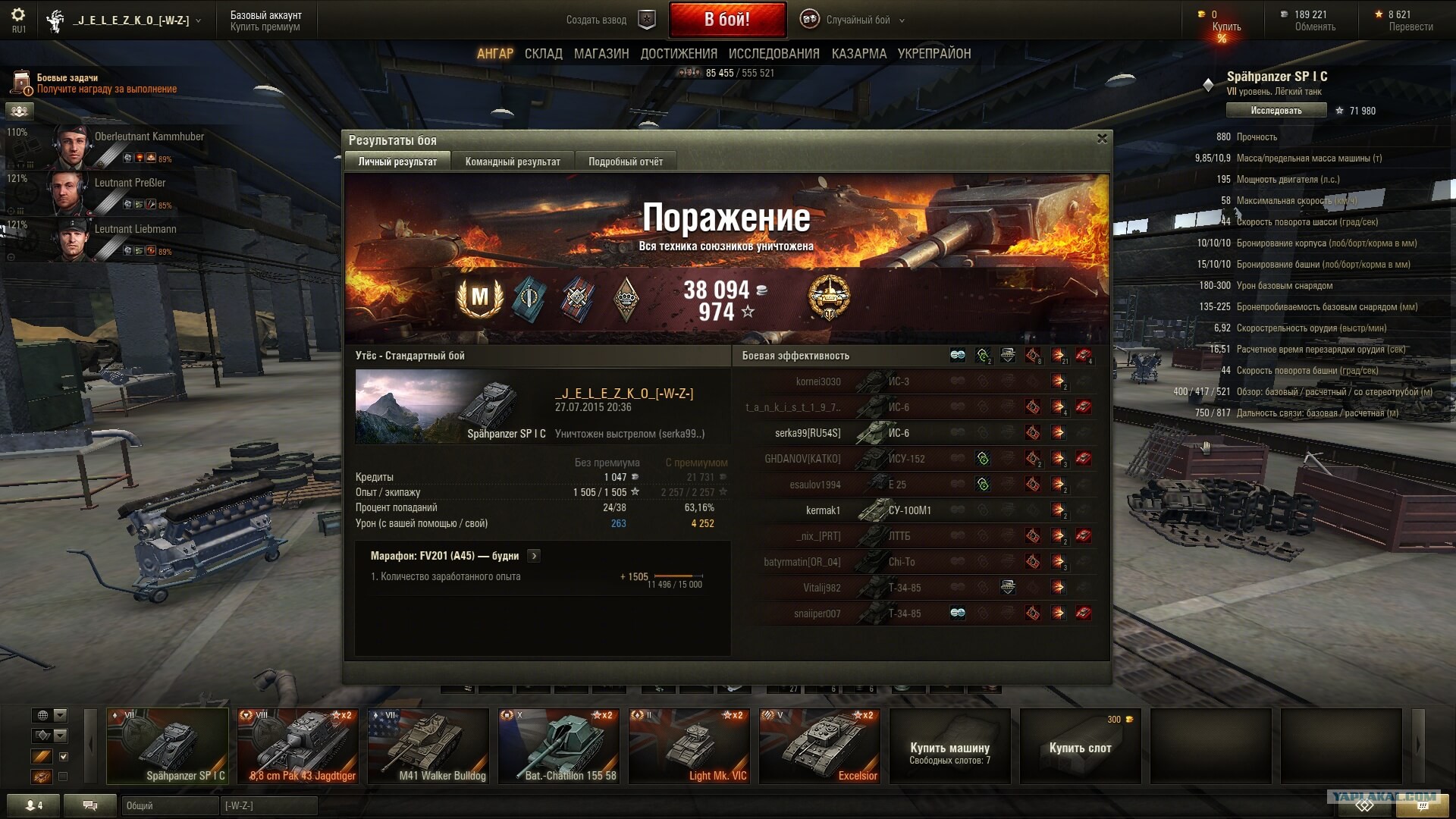Open the Казарма menu

tap(858, 54)
